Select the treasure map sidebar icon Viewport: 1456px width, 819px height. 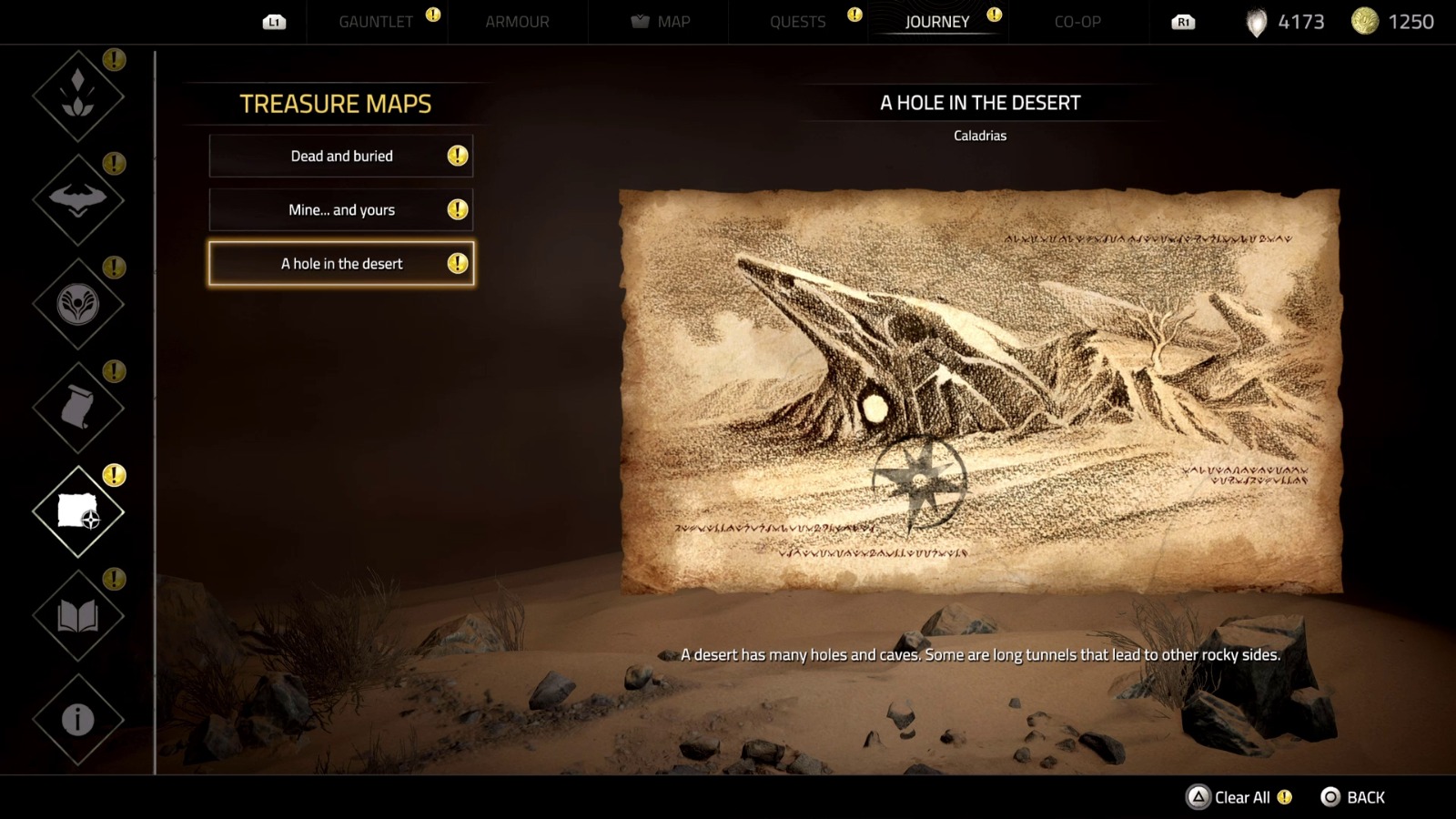point(77,511)
